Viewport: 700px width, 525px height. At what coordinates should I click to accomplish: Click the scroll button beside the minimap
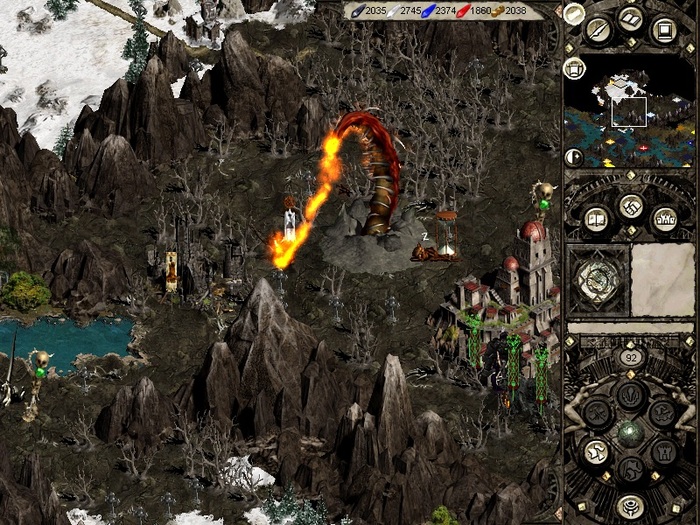pyautogui.click(x=574, y=68)
